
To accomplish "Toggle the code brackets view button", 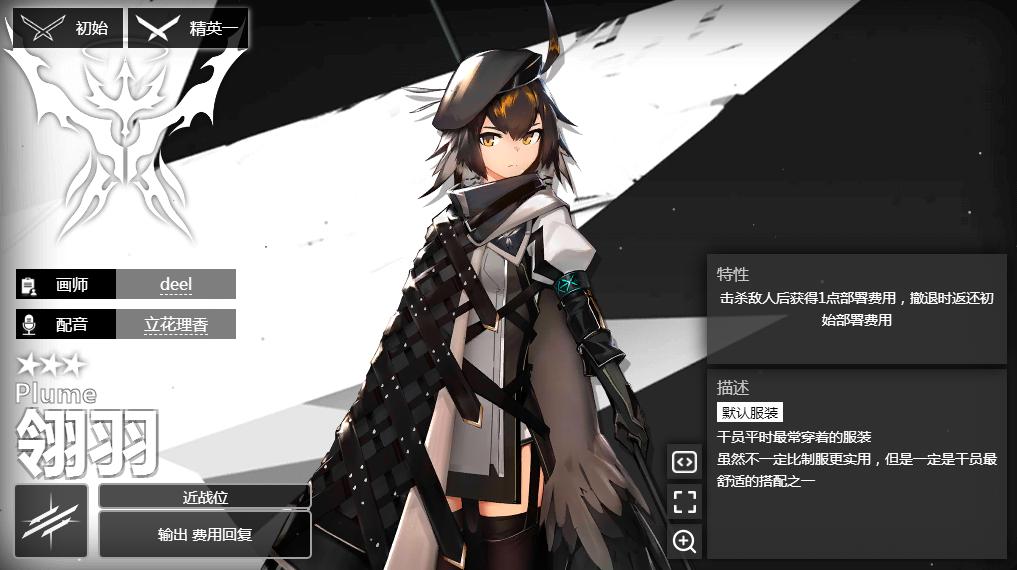I will [x=684, y=462].
